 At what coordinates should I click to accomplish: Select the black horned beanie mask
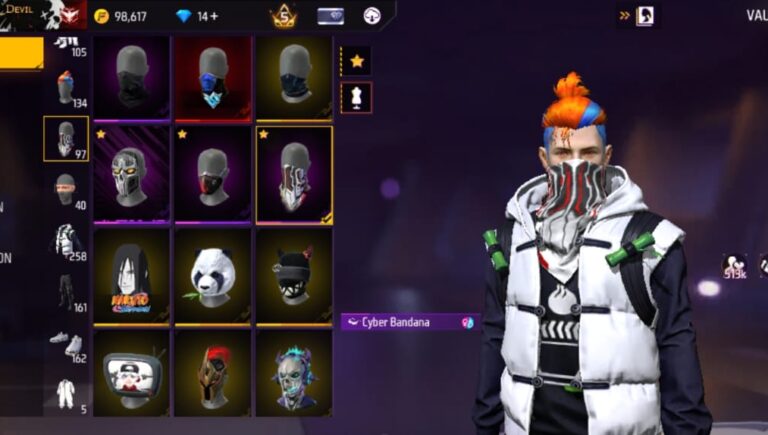[x=294, y=276]
